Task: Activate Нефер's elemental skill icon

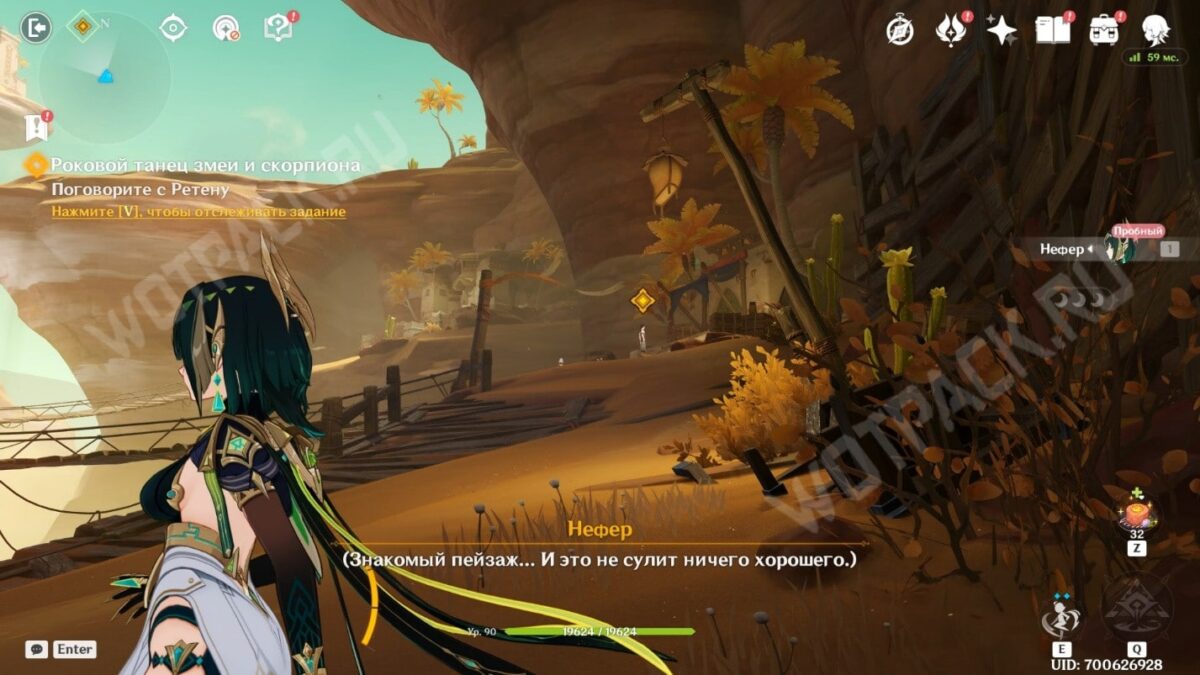Action: [x=1060, y=614]
